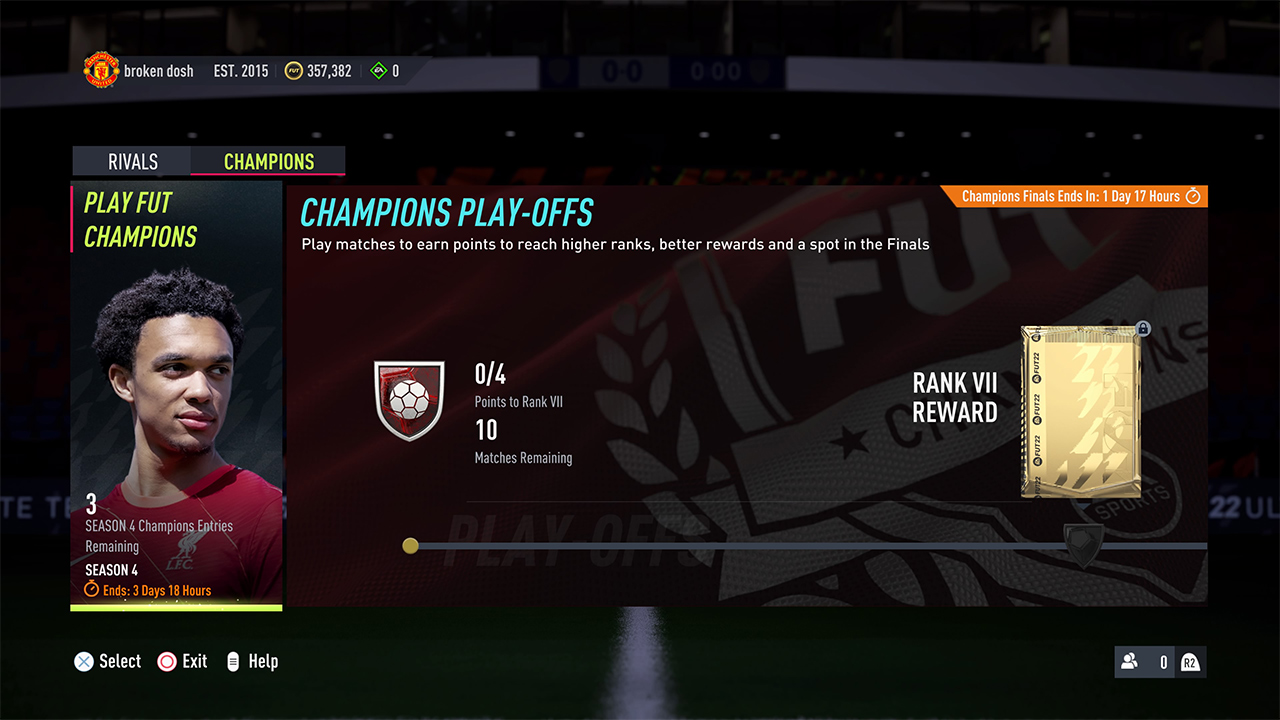The image size is (1280, 720).
Task: Click the Manchester United club badge
Action: (x=100, y=71)
